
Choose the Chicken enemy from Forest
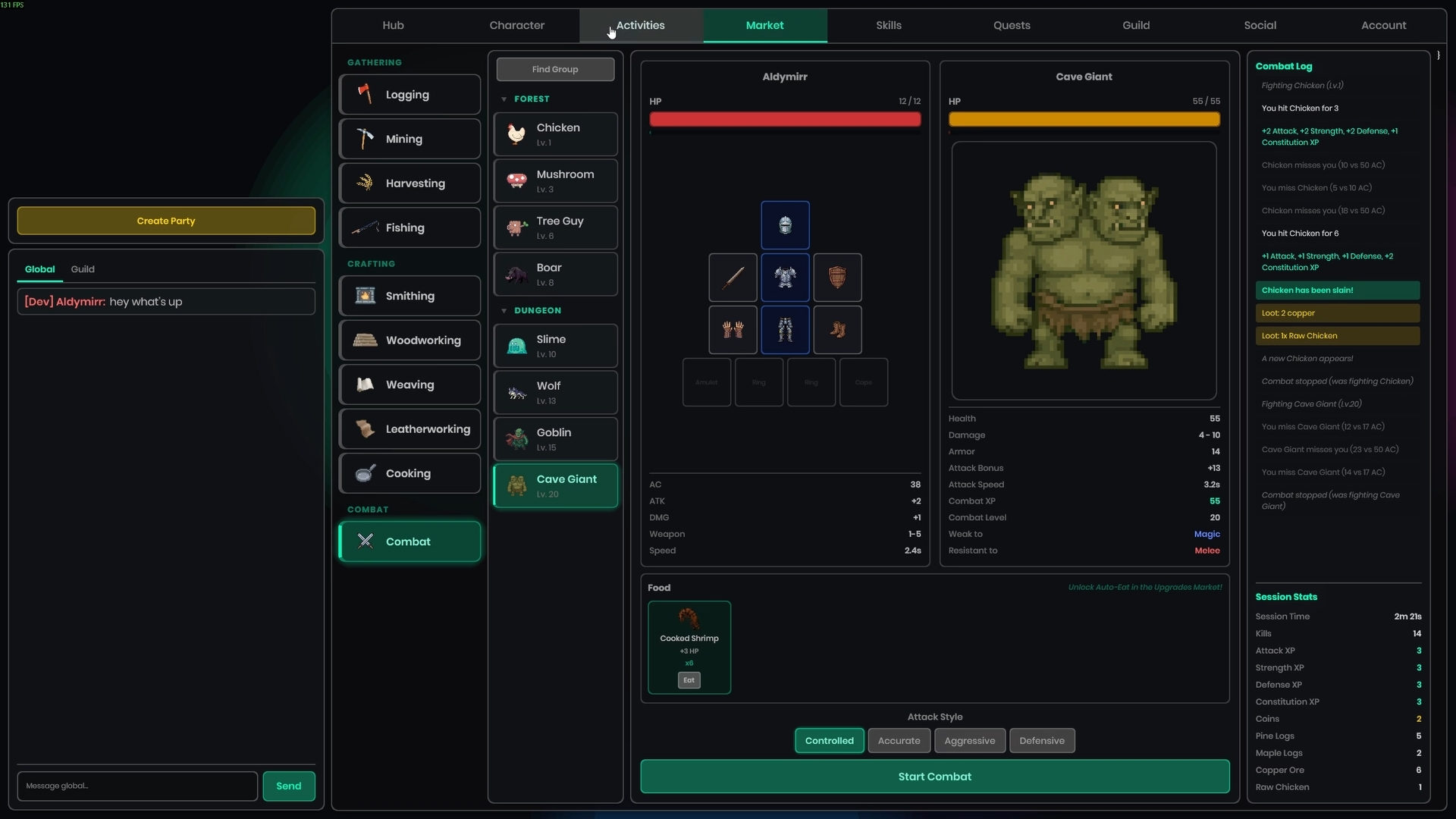pos(555,134)
